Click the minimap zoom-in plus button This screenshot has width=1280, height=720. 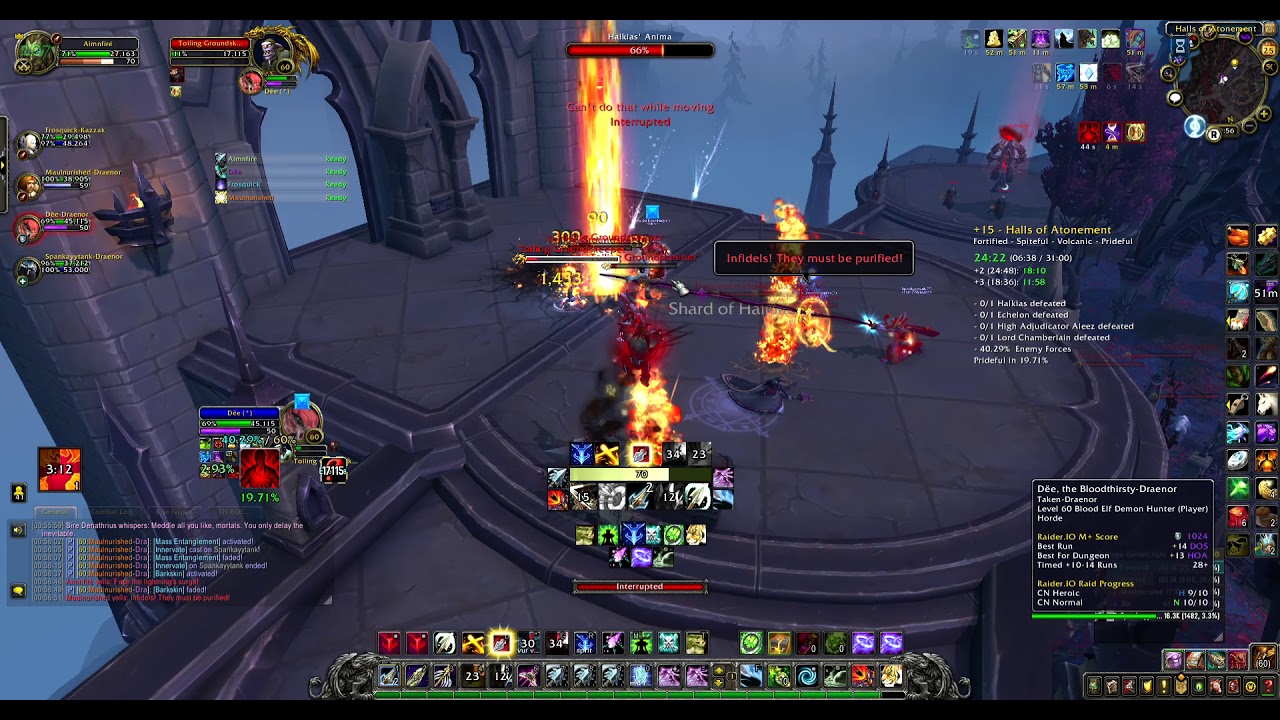click(1263, 113)
